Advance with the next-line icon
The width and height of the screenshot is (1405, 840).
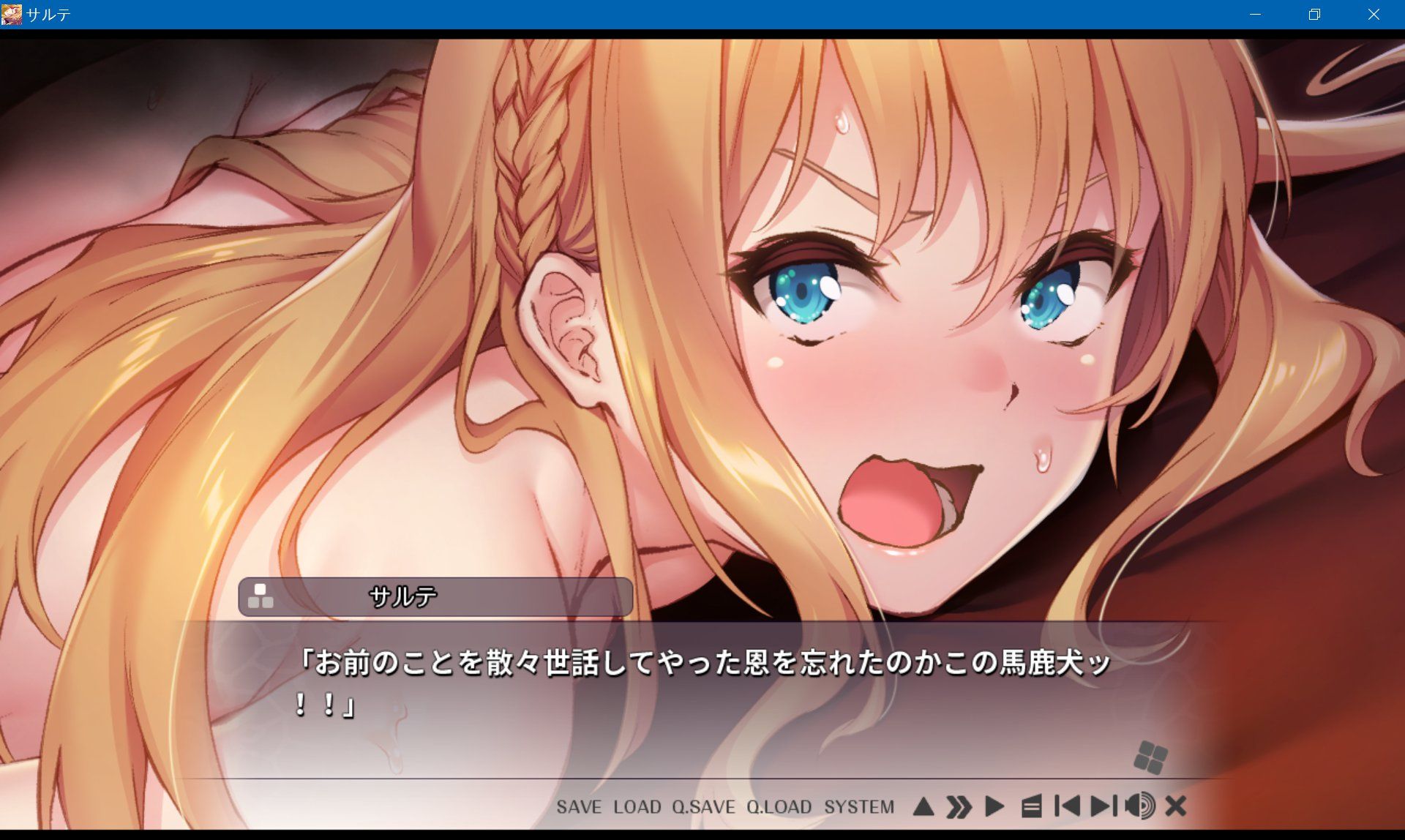click(1101, 807)
